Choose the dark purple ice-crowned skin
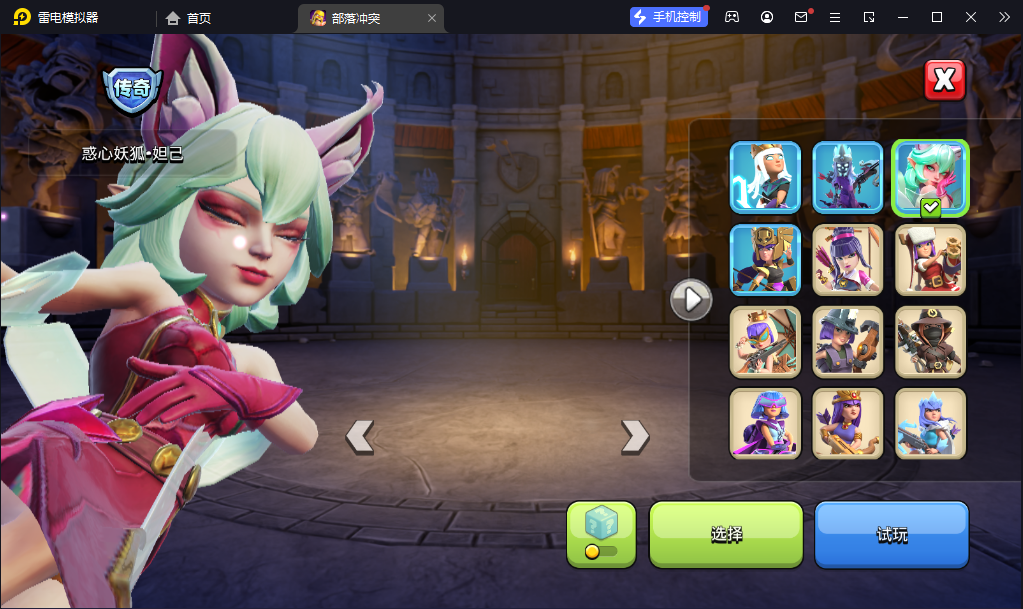This screenshot has height=609, width=1023. (x=848, y=176)
